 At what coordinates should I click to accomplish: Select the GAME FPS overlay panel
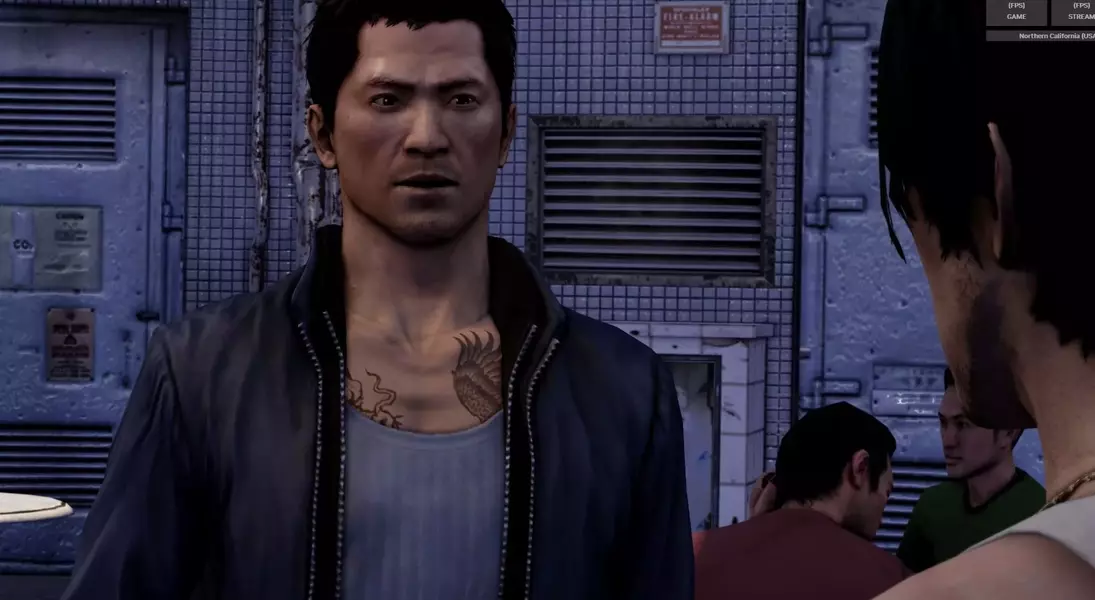click(x=1016, y=11)
